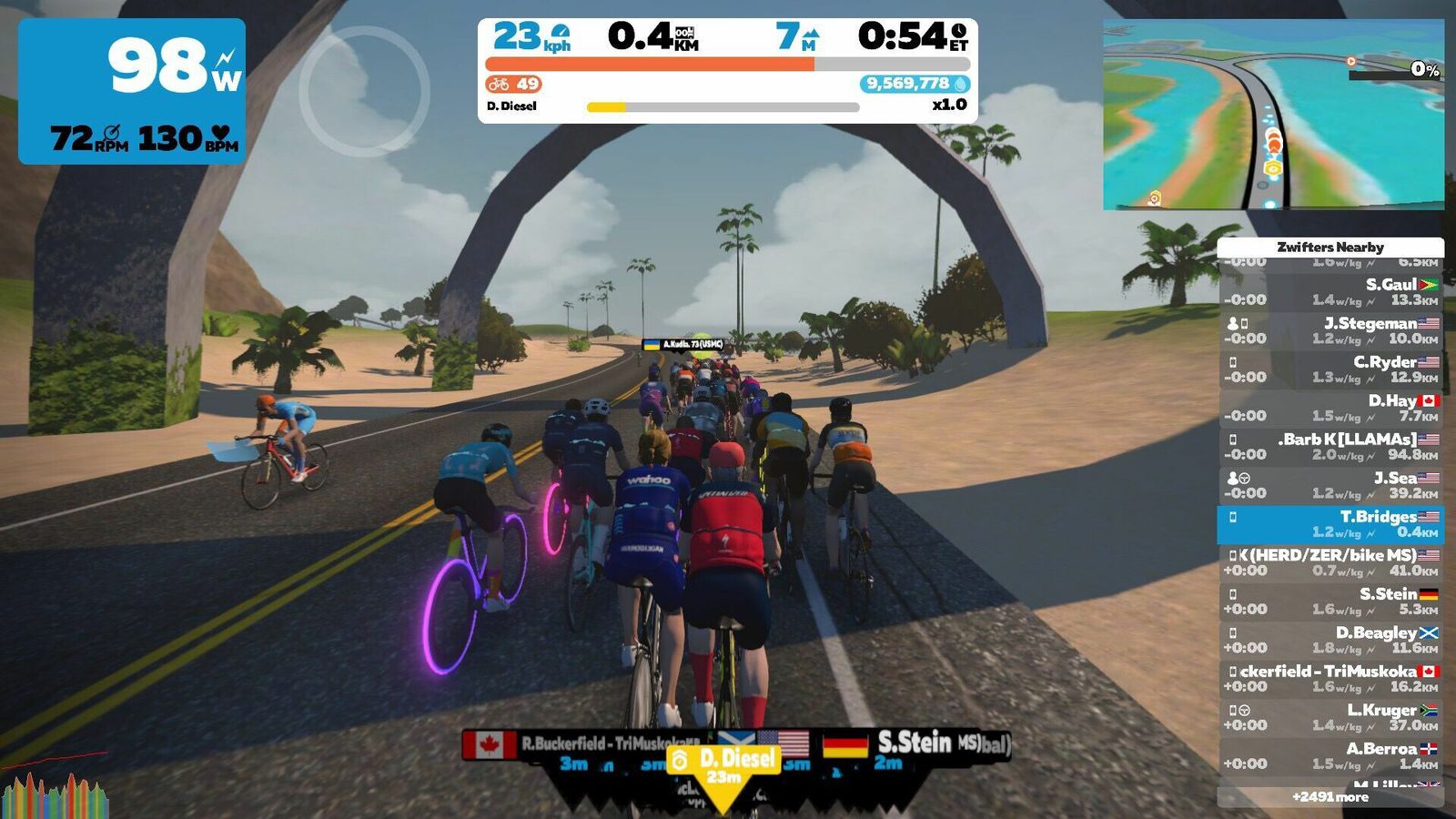Select highlighted T.Bridges rider row

coord(1330,524)
